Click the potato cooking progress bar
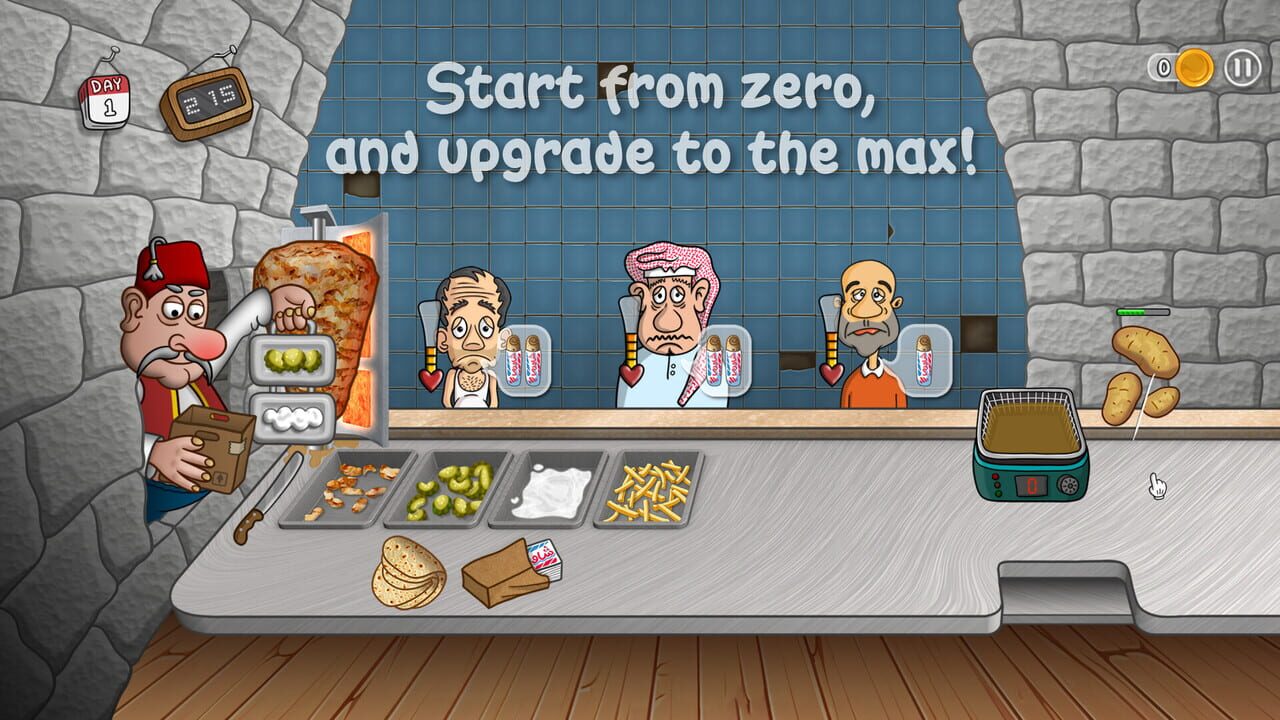 pos(1142,312)
